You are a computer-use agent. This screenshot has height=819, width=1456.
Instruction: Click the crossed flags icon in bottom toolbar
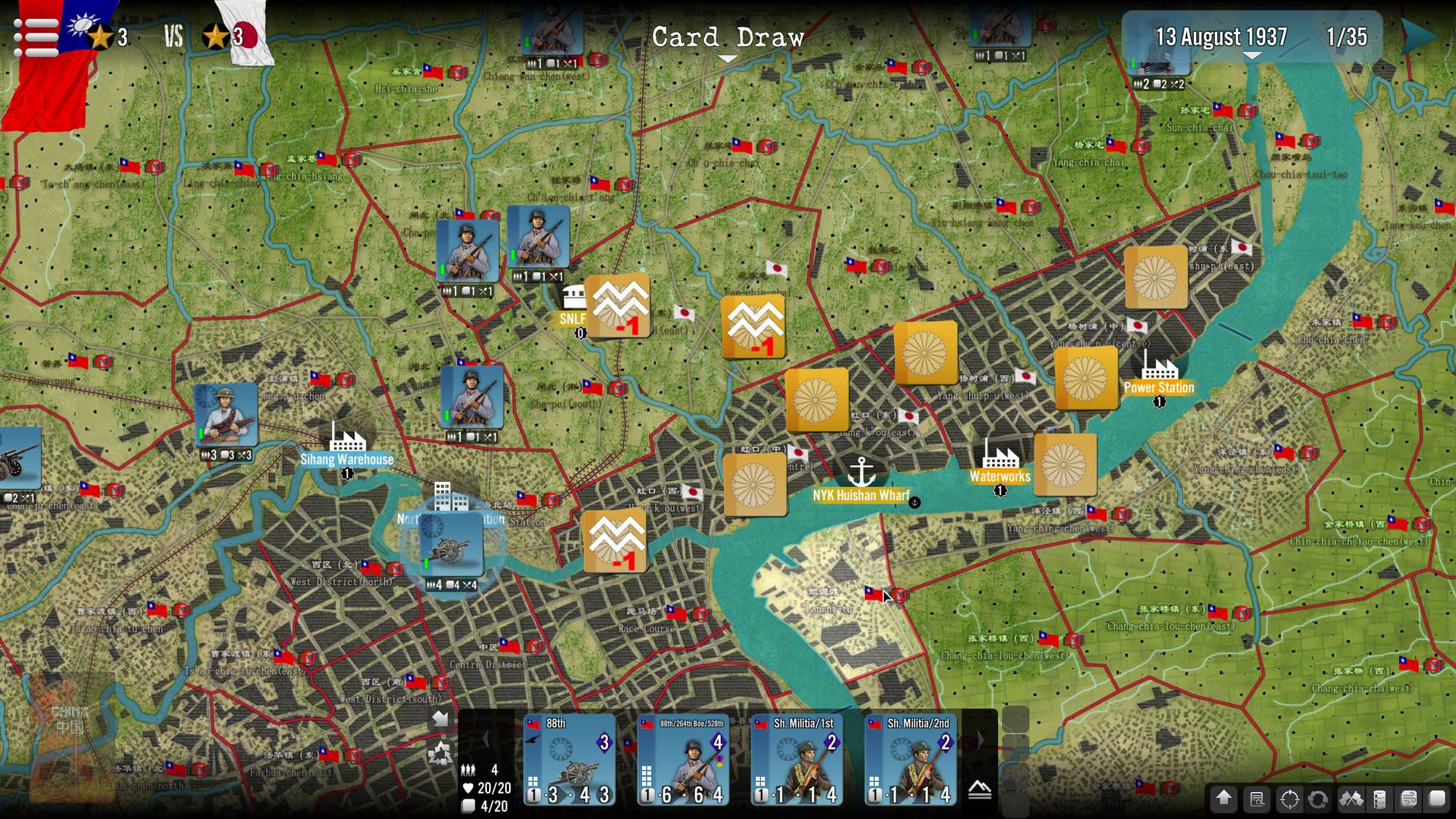[x=1352, y=799]
